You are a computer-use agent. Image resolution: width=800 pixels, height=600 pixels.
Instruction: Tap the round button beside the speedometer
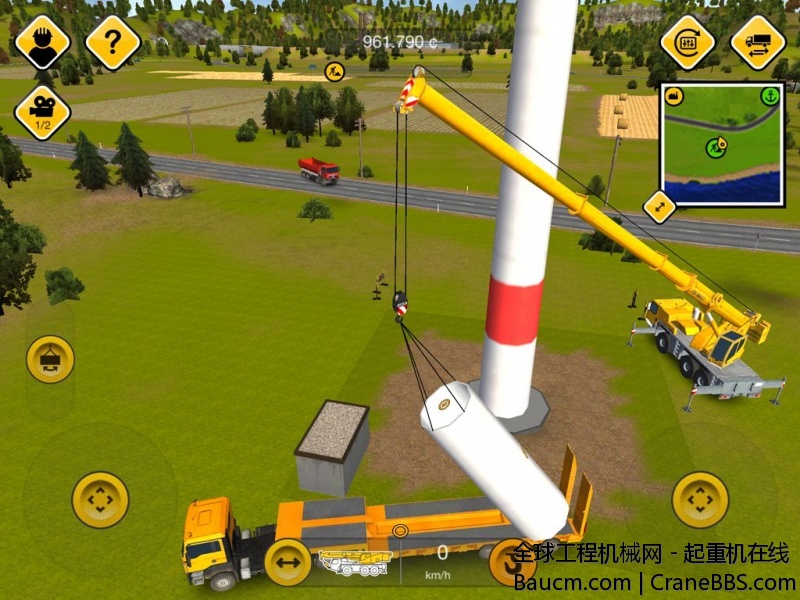[x=511, y=562]
